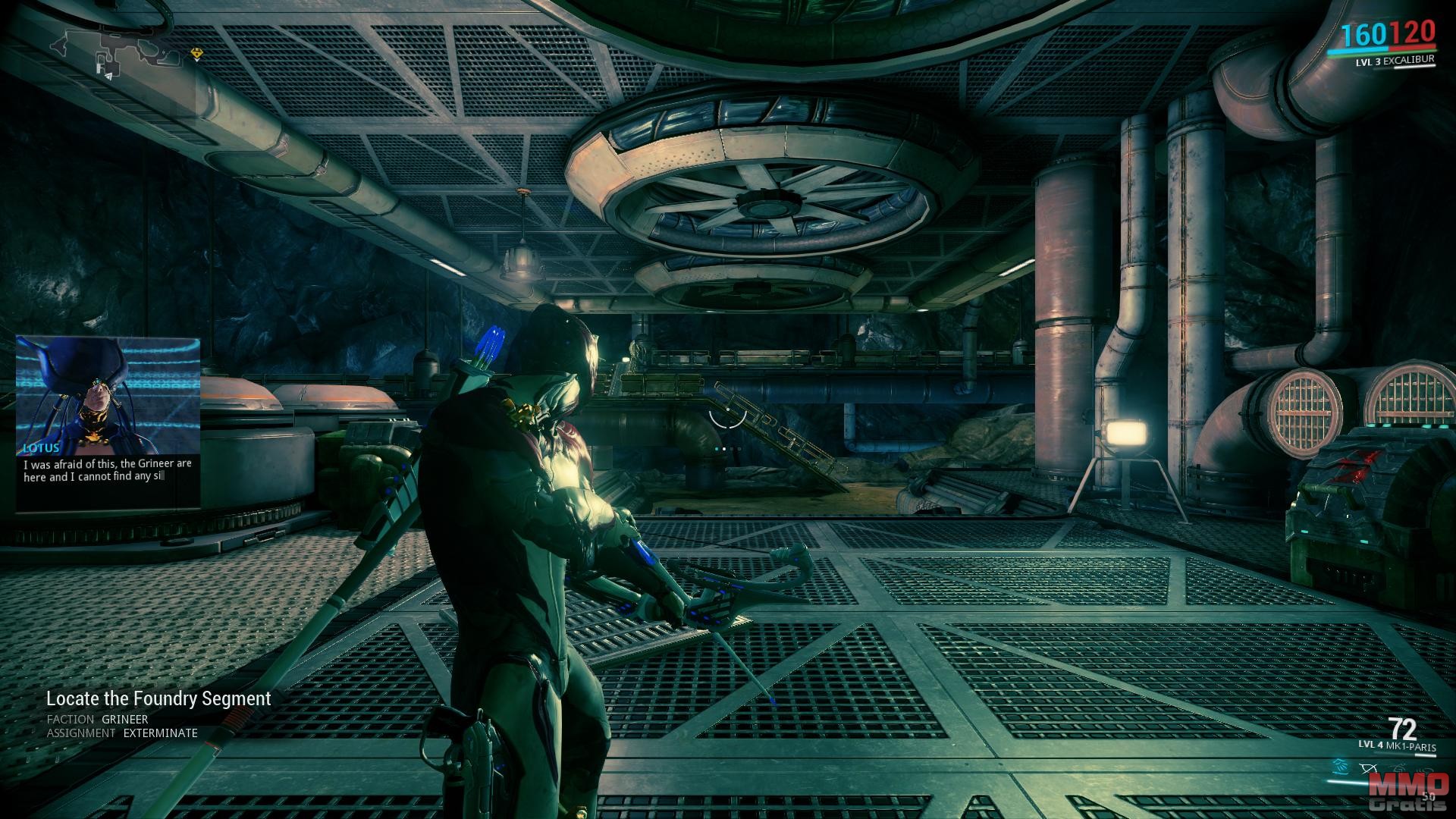Select the yellow objective marker on minimap
The width and height of the screenshot is (1456, 819).
197,54
